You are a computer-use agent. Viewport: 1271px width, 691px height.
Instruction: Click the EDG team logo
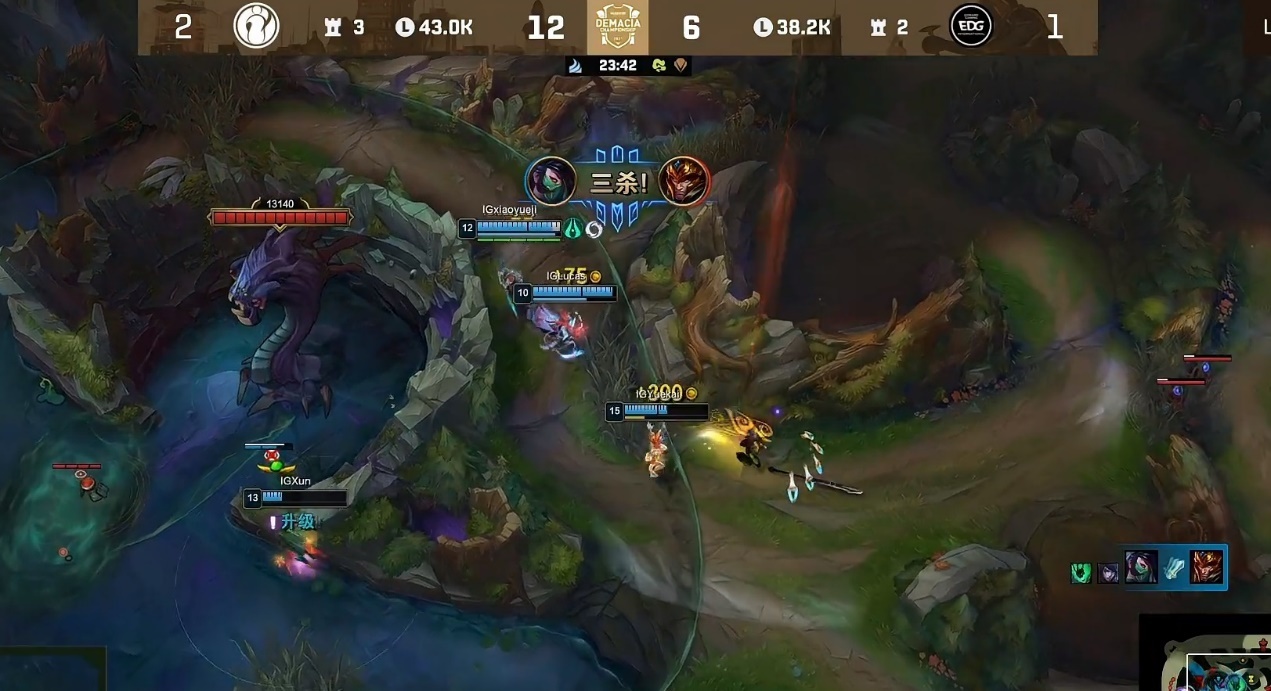coord(969,27)
